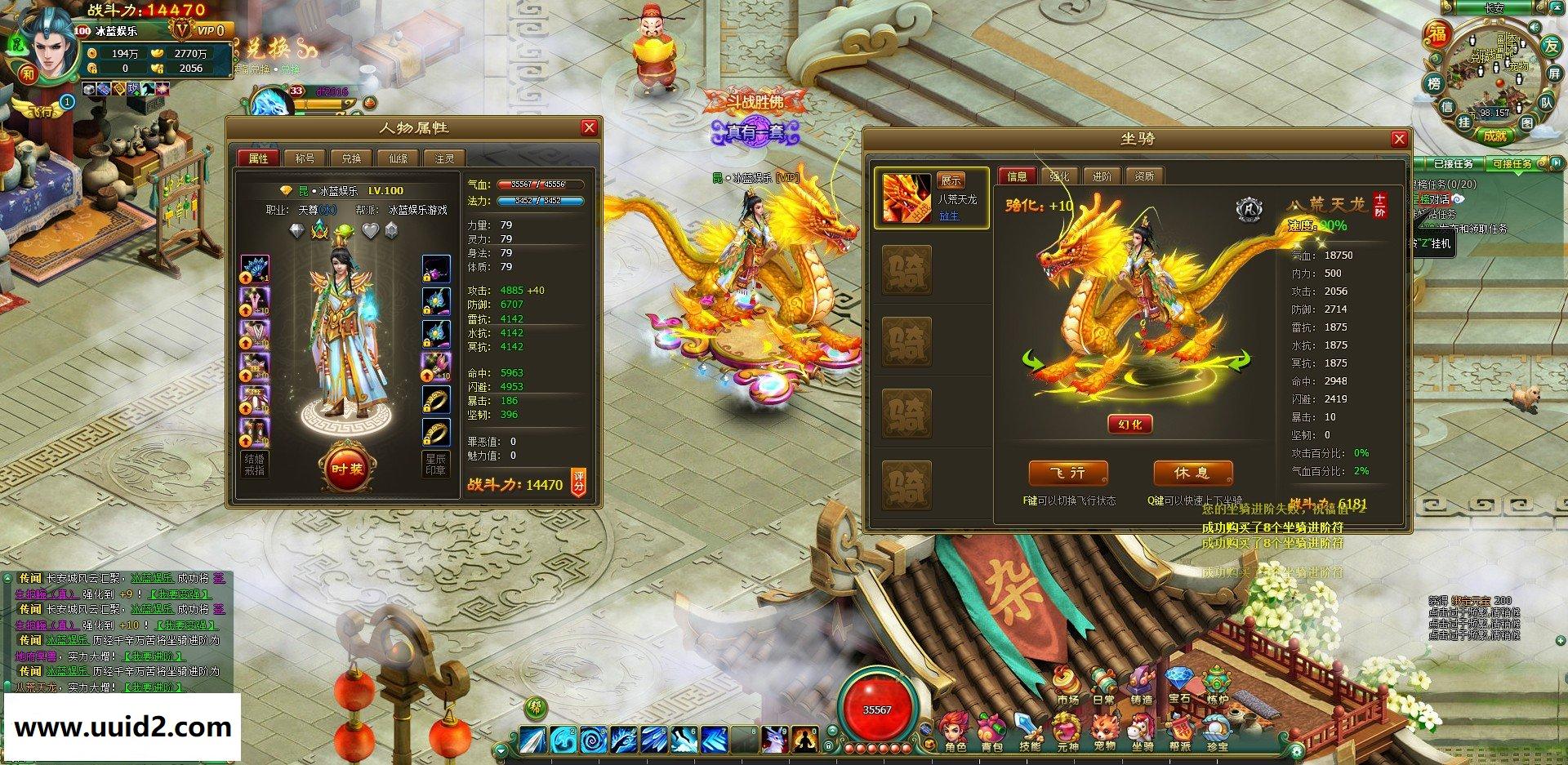Open the 仙缘 tab in character panel
The width and height of the screenshot is (1568, 765).
pos(398,158)
